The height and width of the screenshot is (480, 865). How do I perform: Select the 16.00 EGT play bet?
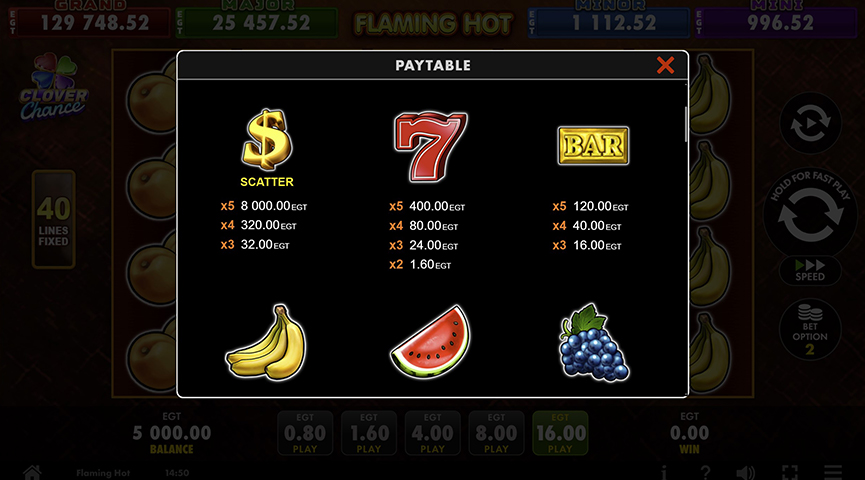tap(560, 434)
